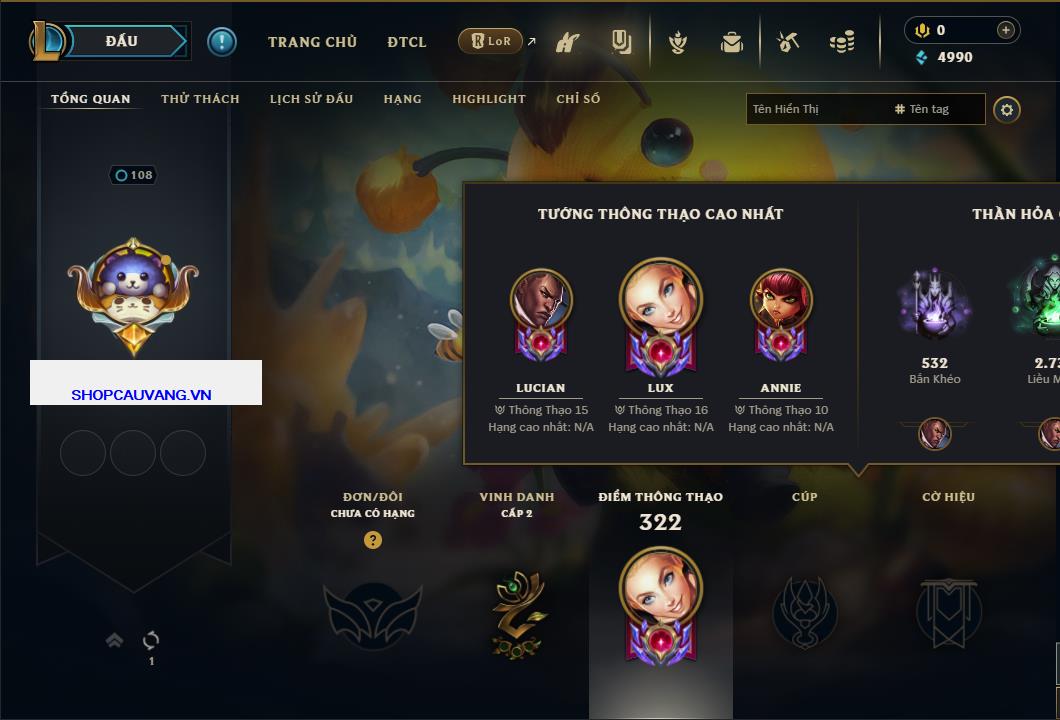Open the LỊCH SỬ ĐẤU tab
The image size is (1060, 720).
pos(311,99)
